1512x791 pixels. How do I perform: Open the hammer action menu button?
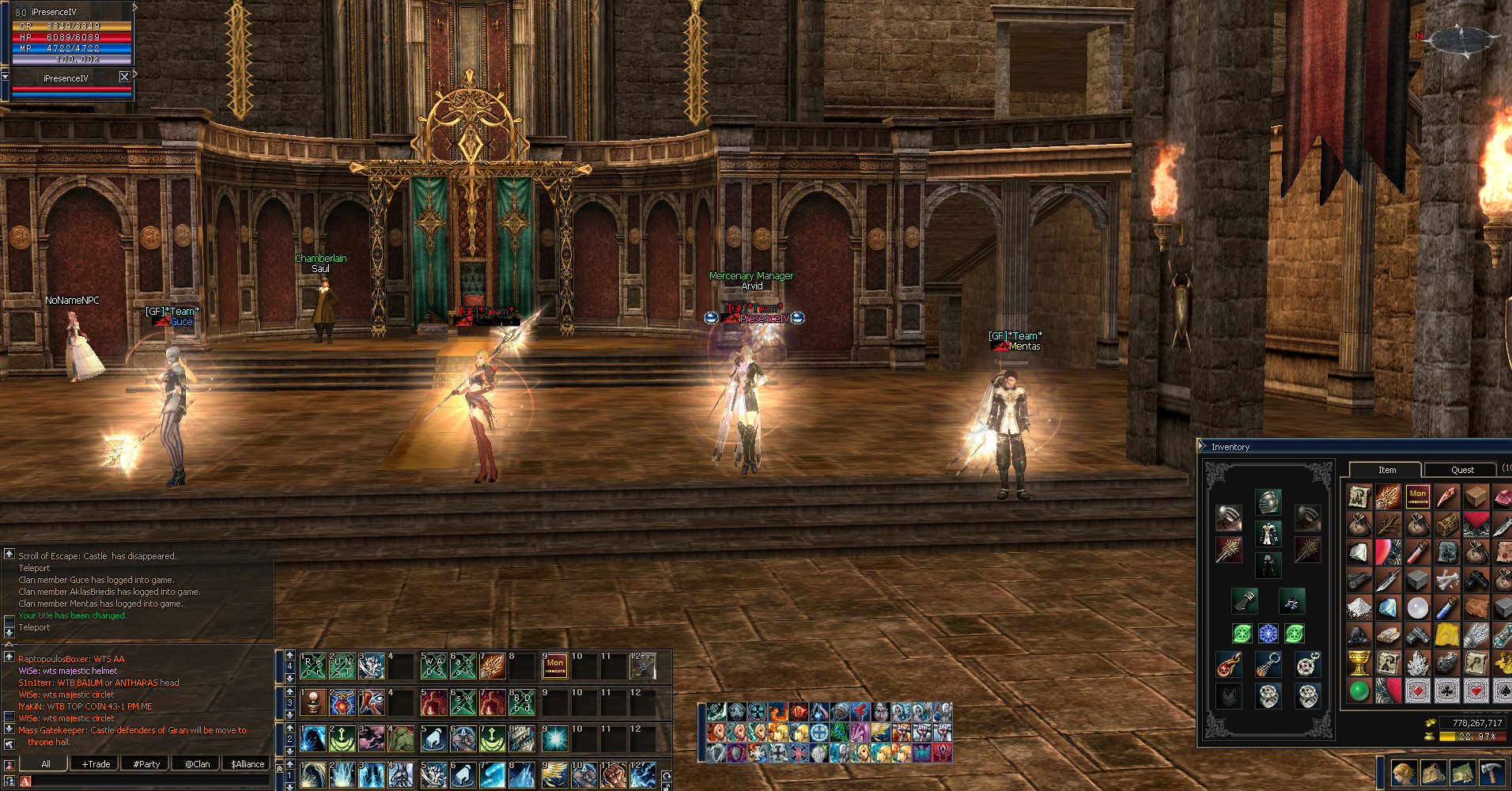coord(1491,772)
